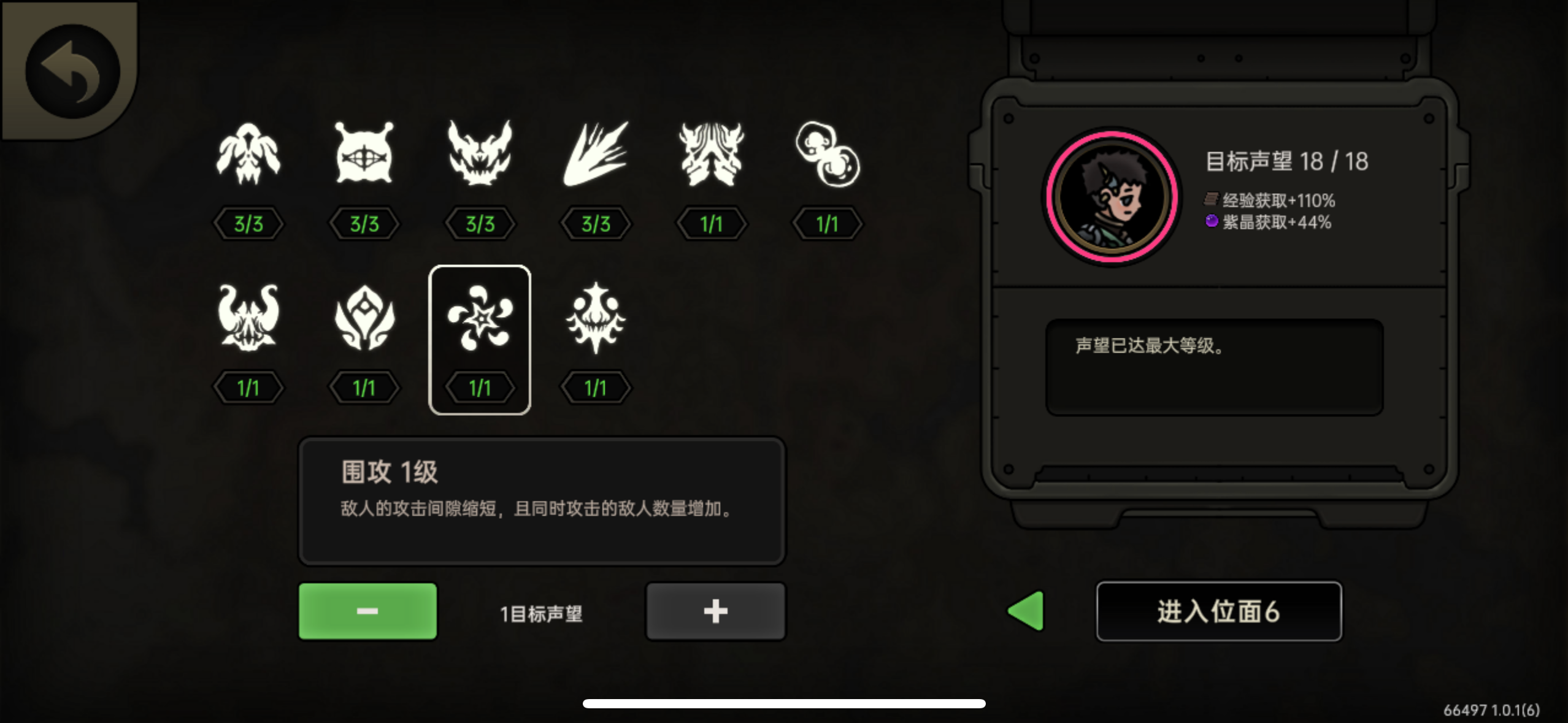Tap 进入位面6 to enter plane 6
Image resolution: width=1568 pixels, height=723 pixels.
click(1218, 612)
